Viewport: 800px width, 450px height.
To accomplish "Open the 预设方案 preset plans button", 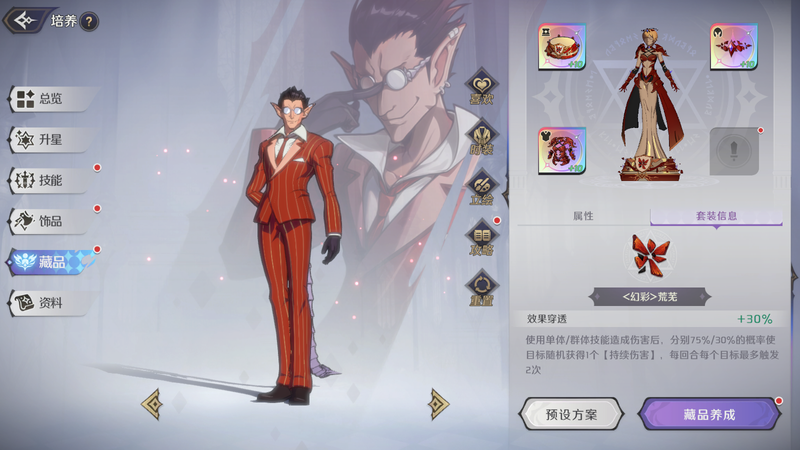I will [x=571, y=414].
